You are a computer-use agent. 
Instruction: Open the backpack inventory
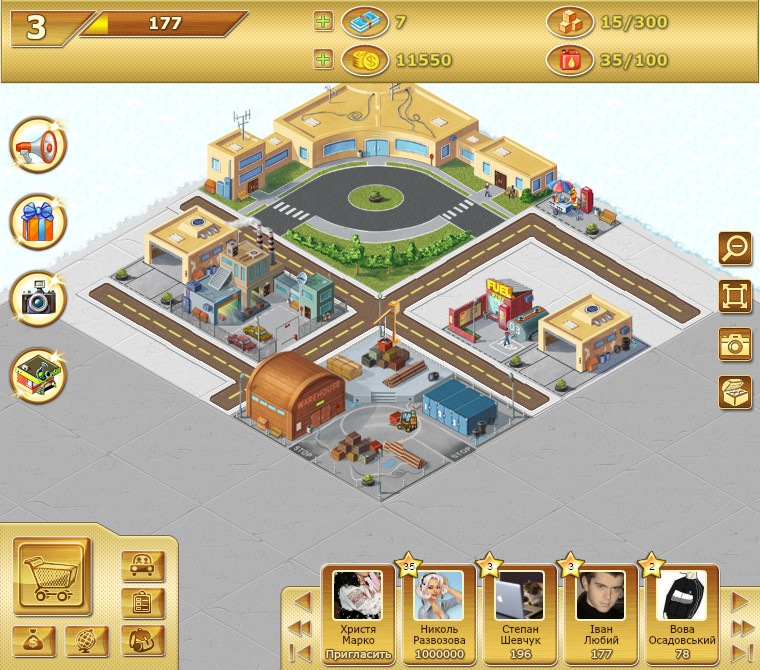(x=142, y=640)
